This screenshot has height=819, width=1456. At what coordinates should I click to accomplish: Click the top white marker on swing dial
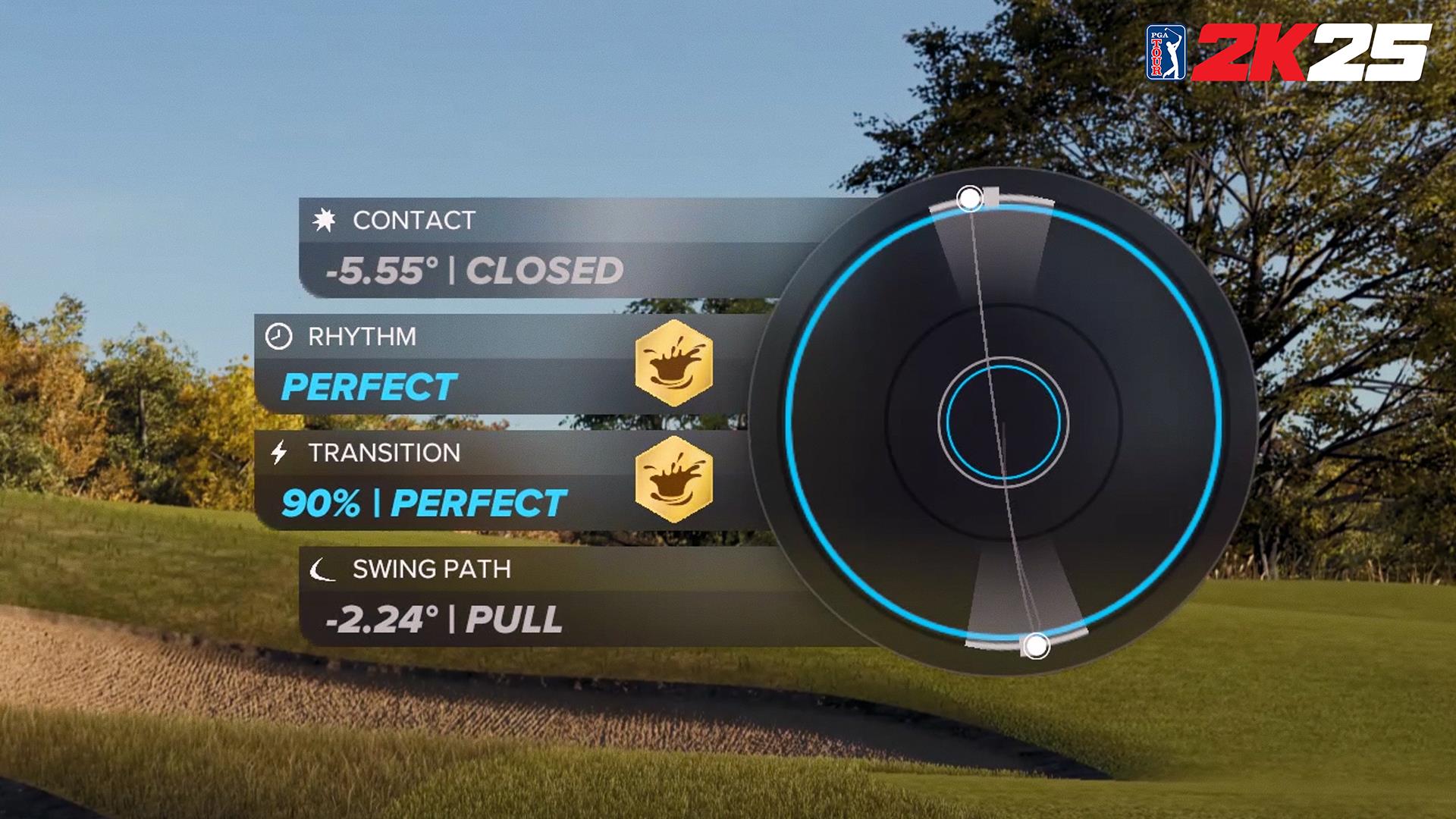coord(969,199)
